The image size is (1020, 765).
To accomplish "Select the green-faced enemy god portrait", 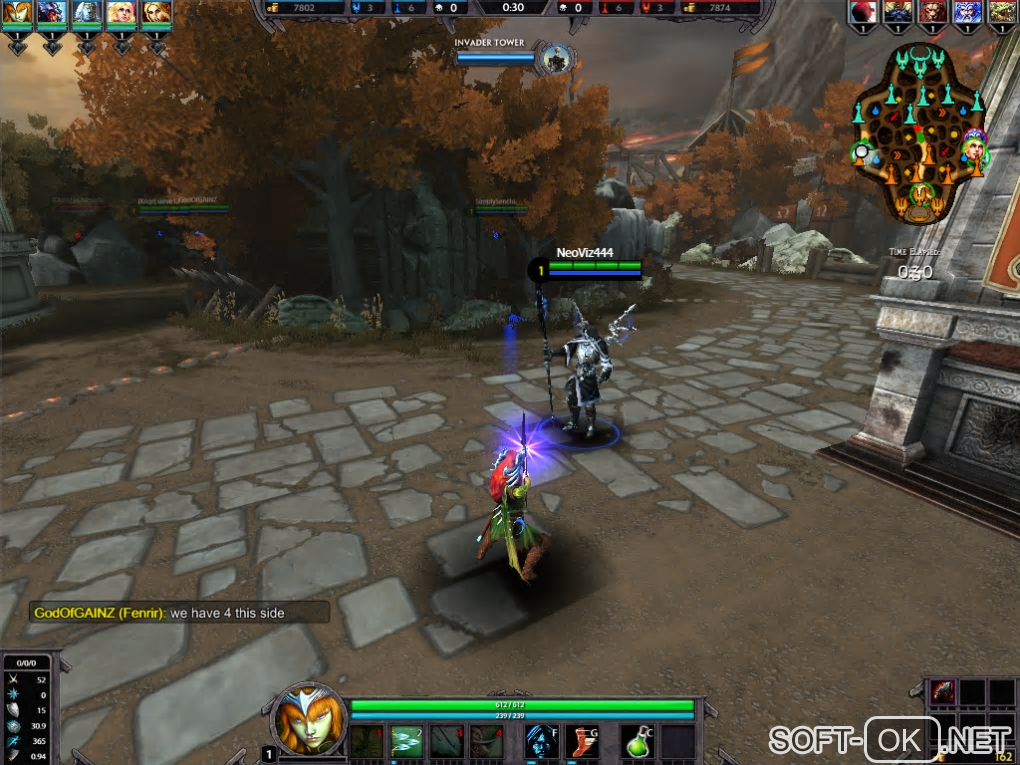I will pyautogui.click(x=1000, y=12).
